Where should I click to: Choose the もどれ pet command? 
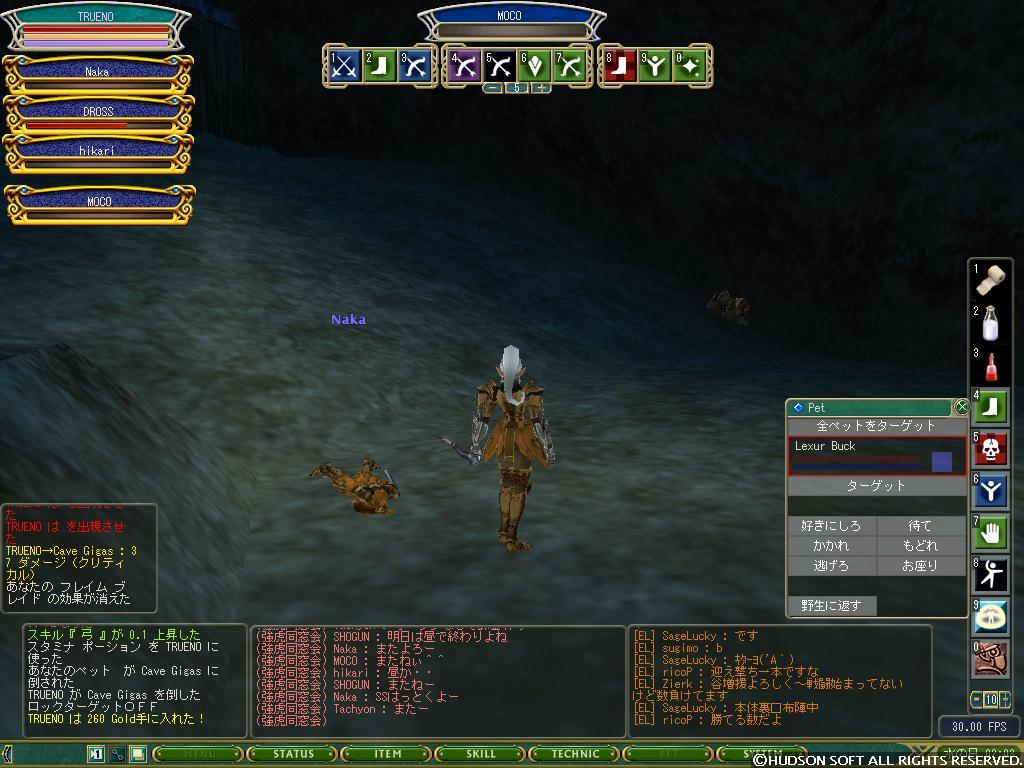(x=920, y=546)
